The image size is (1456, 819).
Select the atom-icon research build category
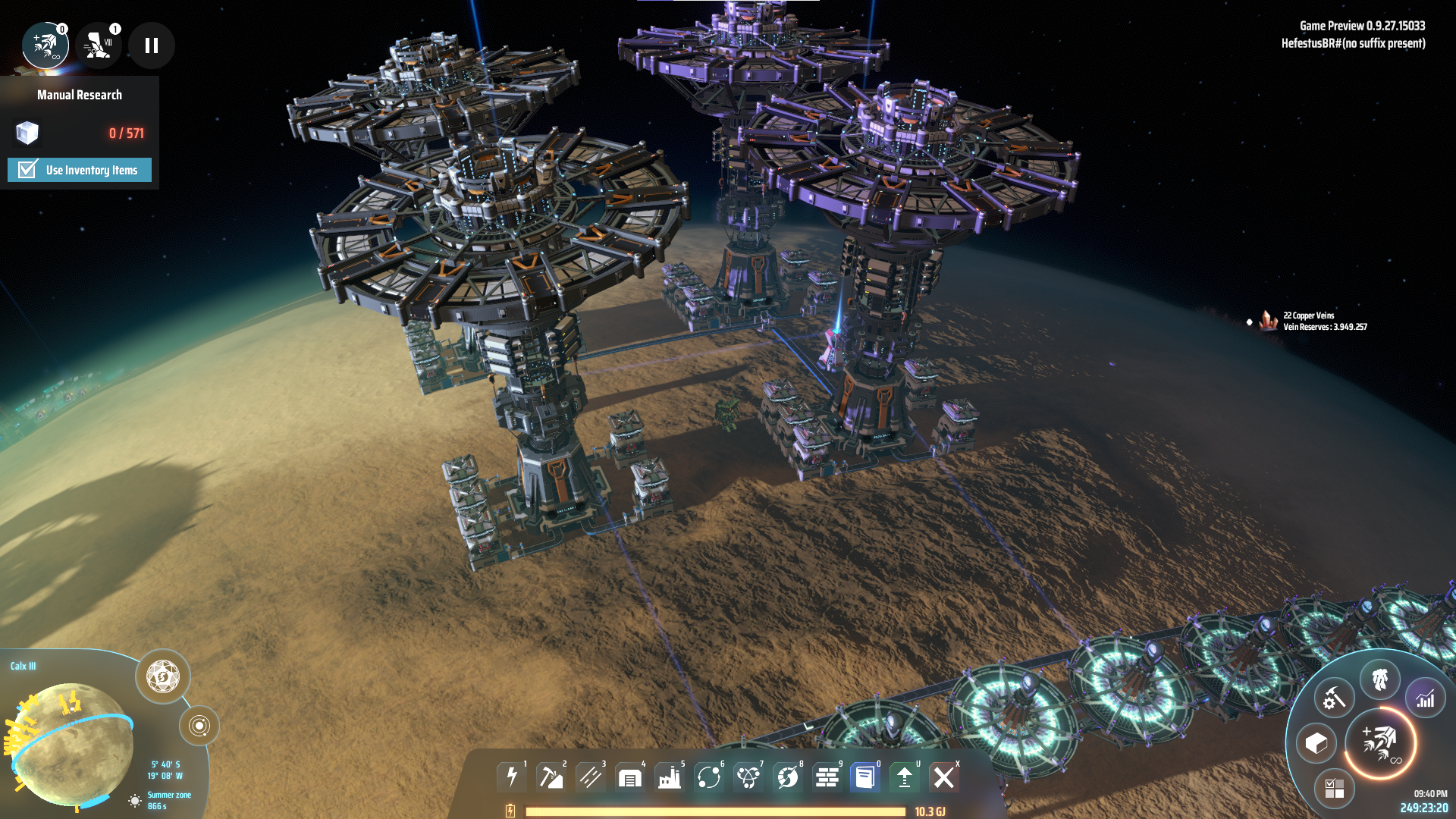pyautogui.click(x=748, y=777)
